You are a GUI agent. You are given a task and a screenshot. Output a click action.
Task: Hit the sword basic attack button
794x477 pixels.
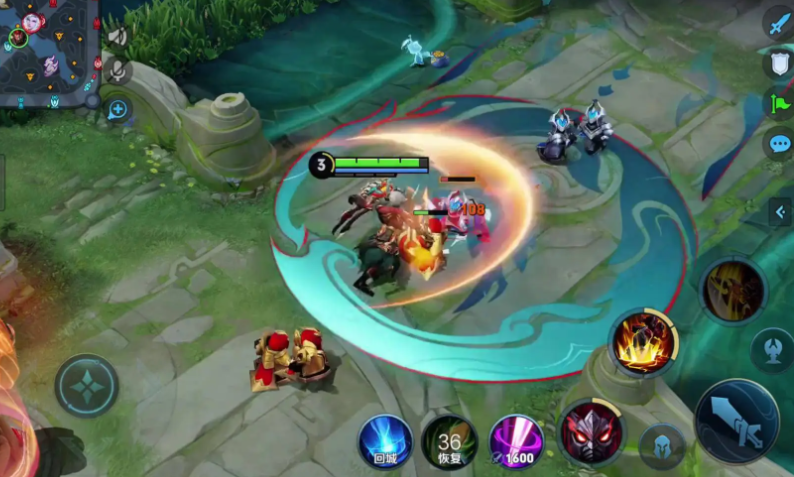(x=736, y=420)
